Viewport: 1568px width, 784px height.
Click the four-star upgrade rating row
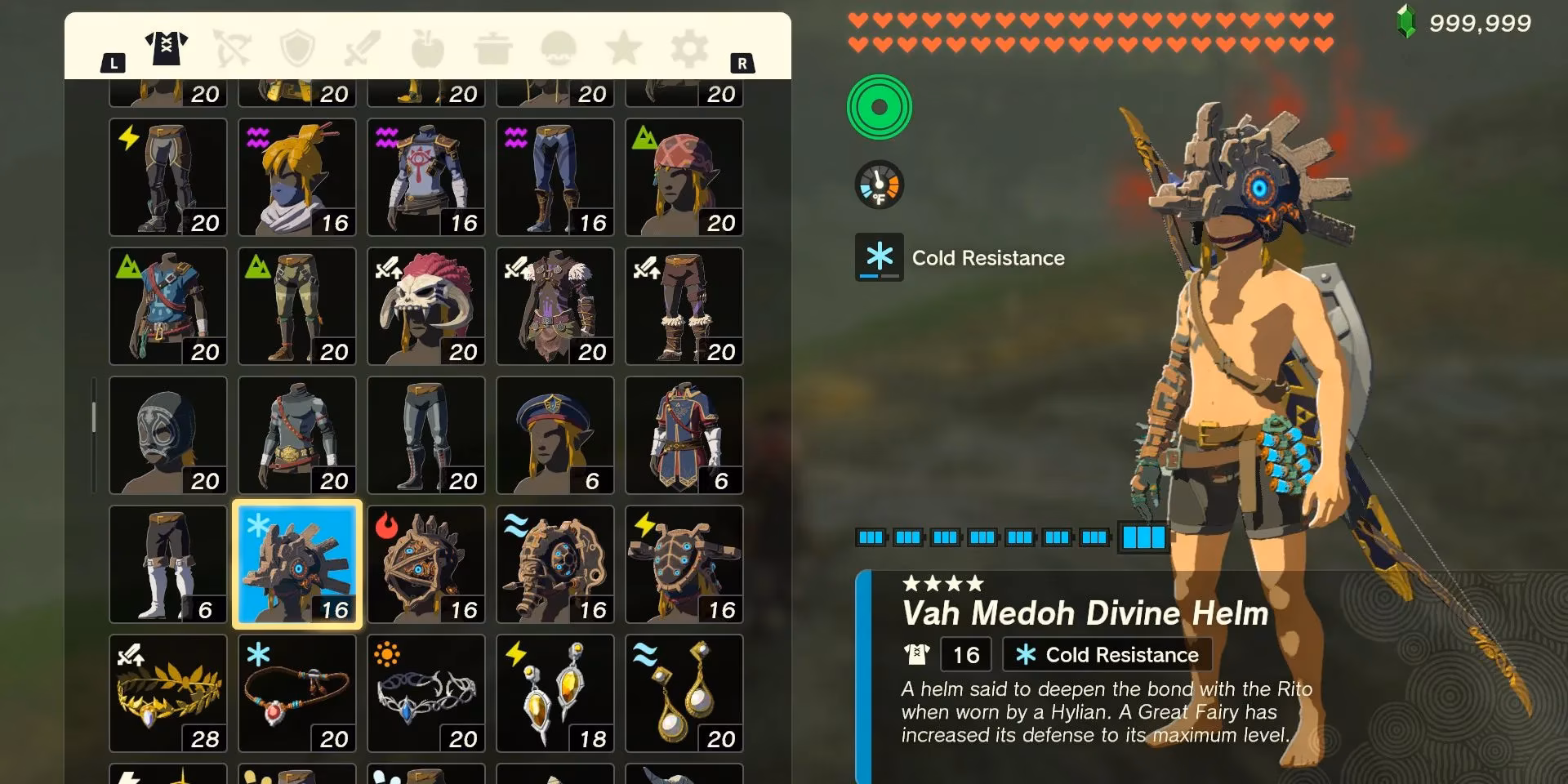click(941, 585)
